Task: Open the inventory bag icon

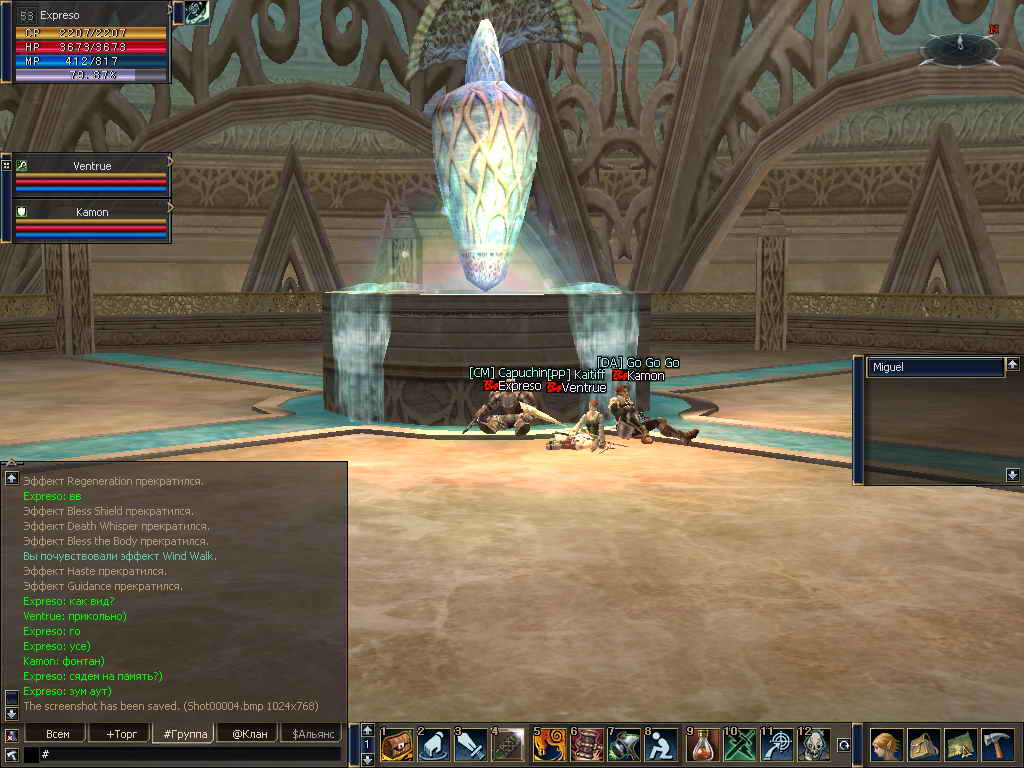Action: pos(923,746)
